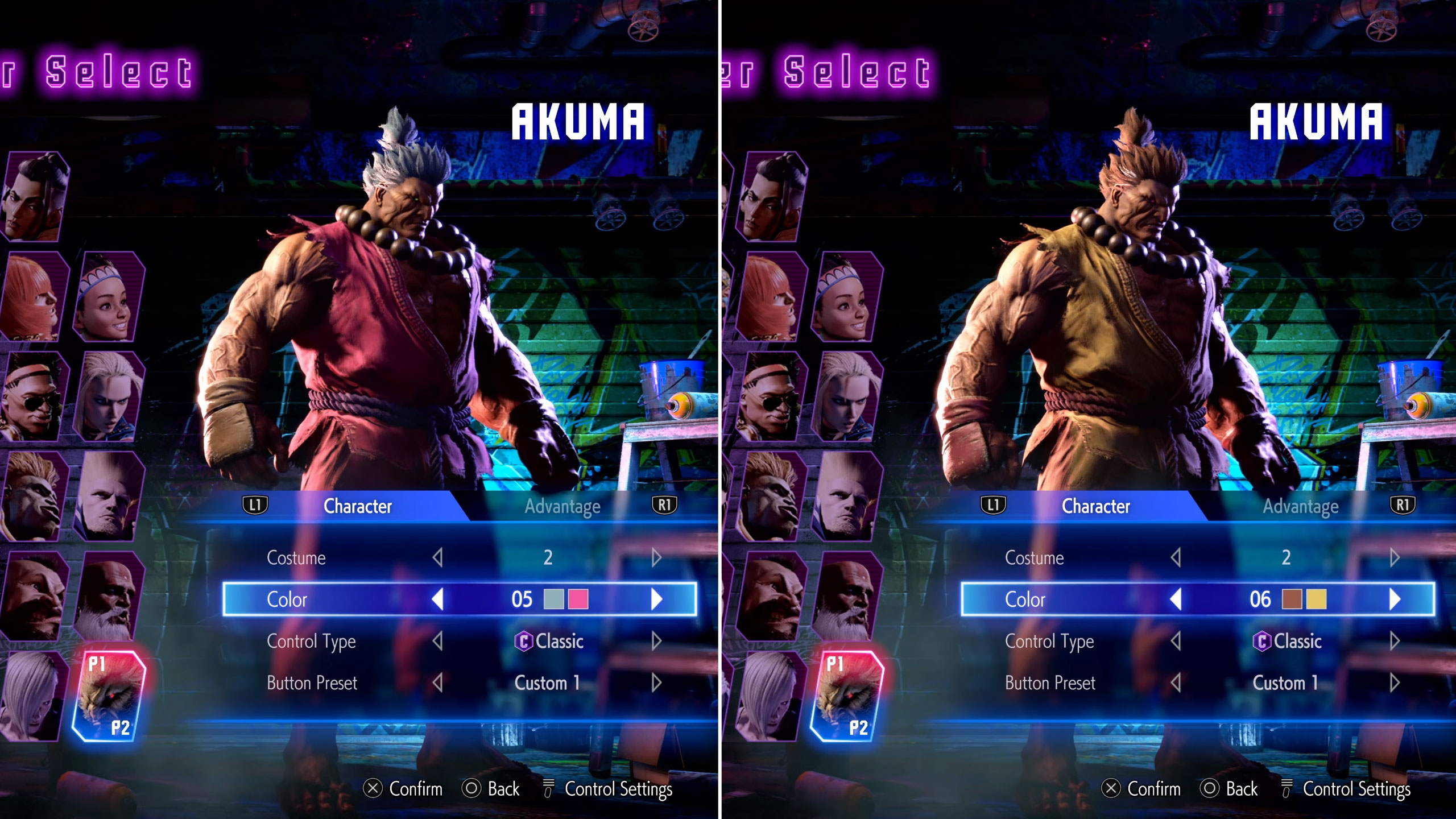Switch to the Advantage tab
1456x819 pixels.
coord(563,506)
